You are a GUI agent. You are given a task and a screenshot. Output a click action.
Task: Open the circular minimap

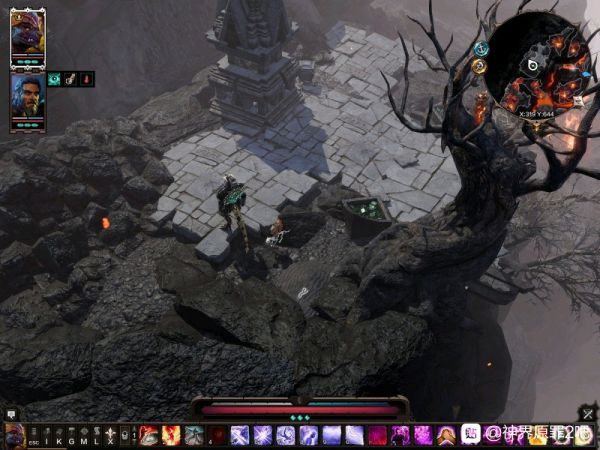pos(536,65)
